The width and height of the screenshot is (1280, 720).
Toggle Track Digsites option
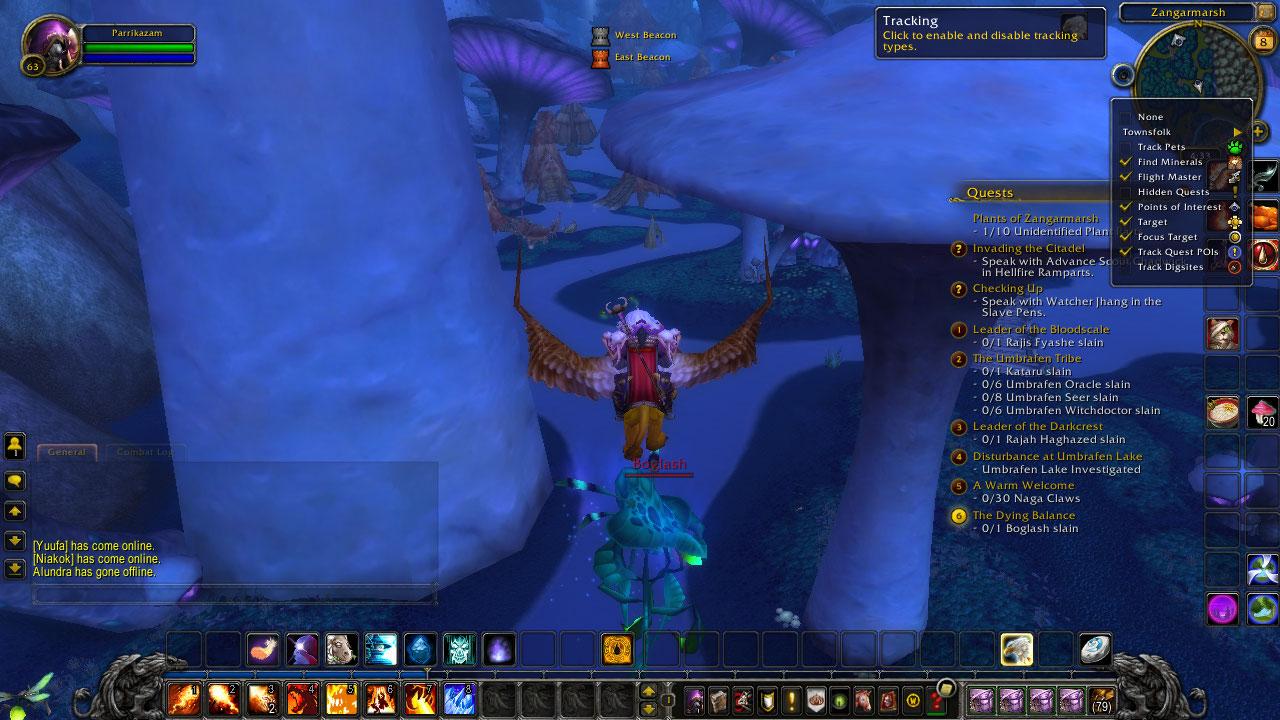click(1169, 267)
